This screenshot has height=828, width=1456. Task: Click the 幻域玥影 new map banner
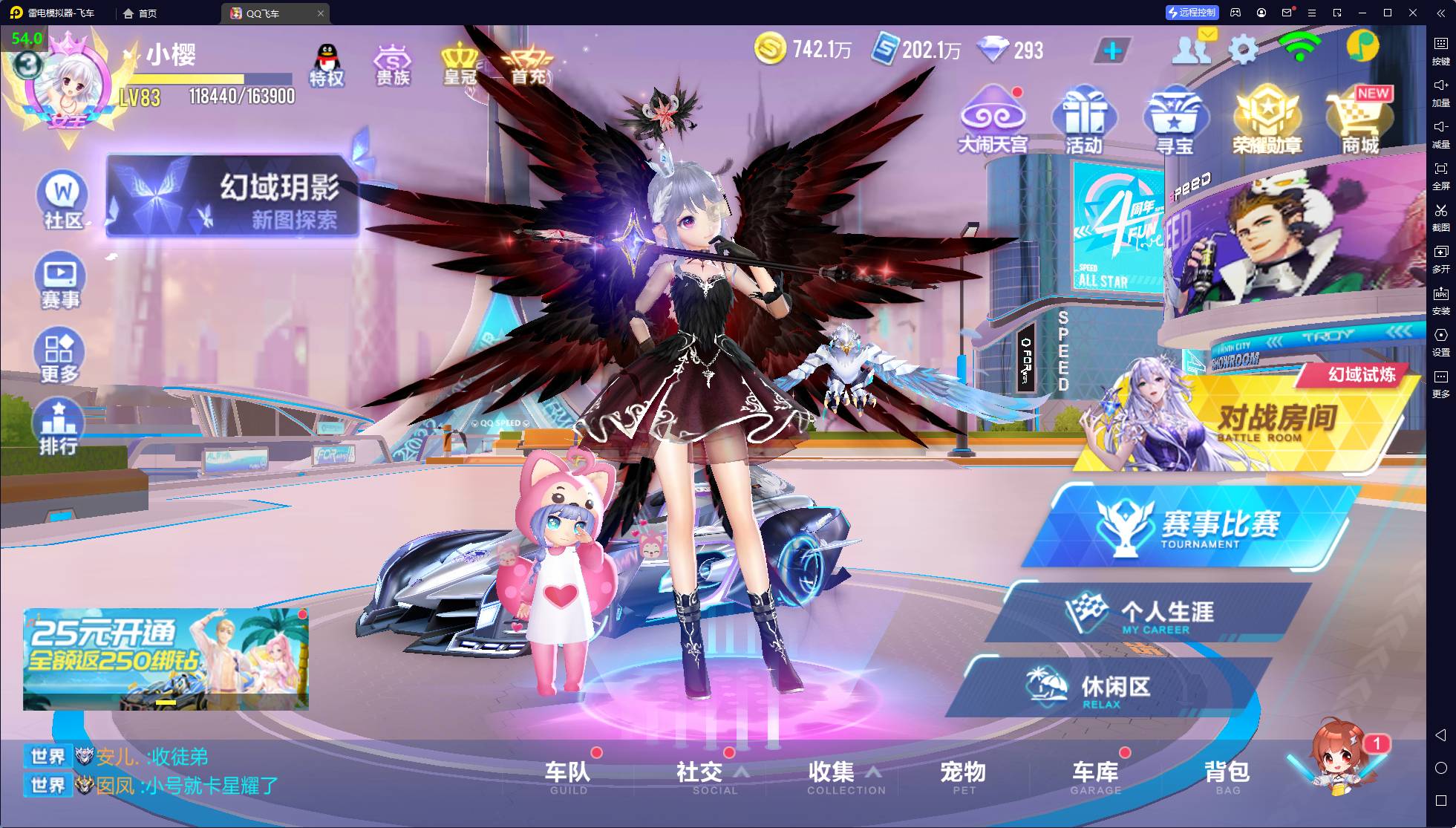(x=232, y=196)
